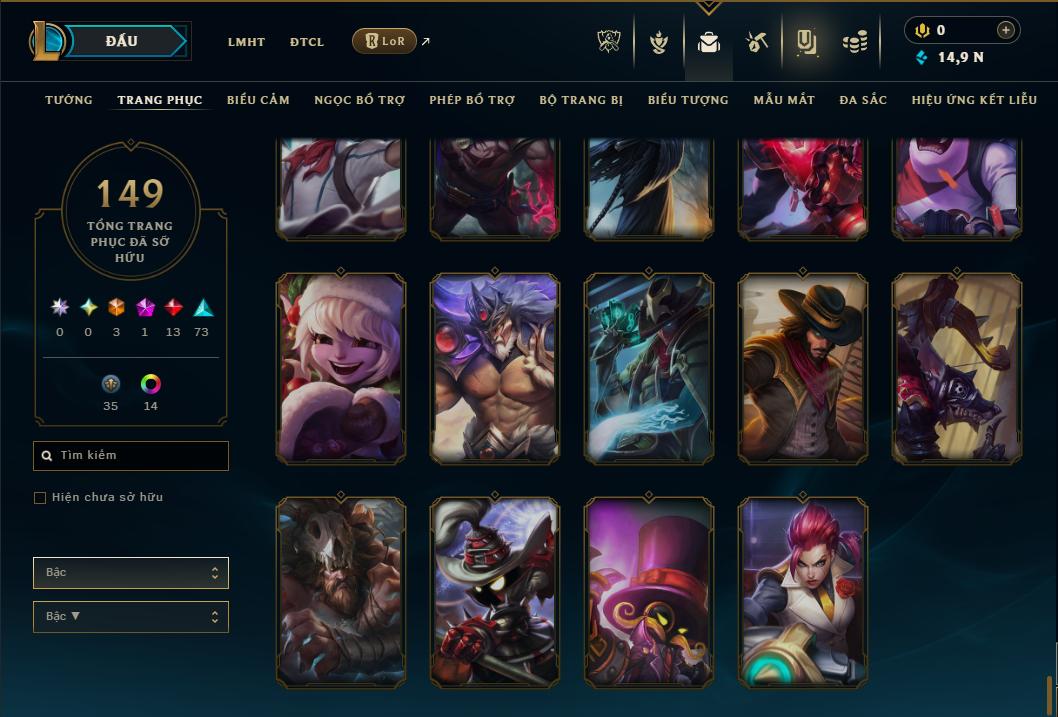1058x717 pixels.
Task: Click the ĐẤU play button
Action: coord(122,41)
